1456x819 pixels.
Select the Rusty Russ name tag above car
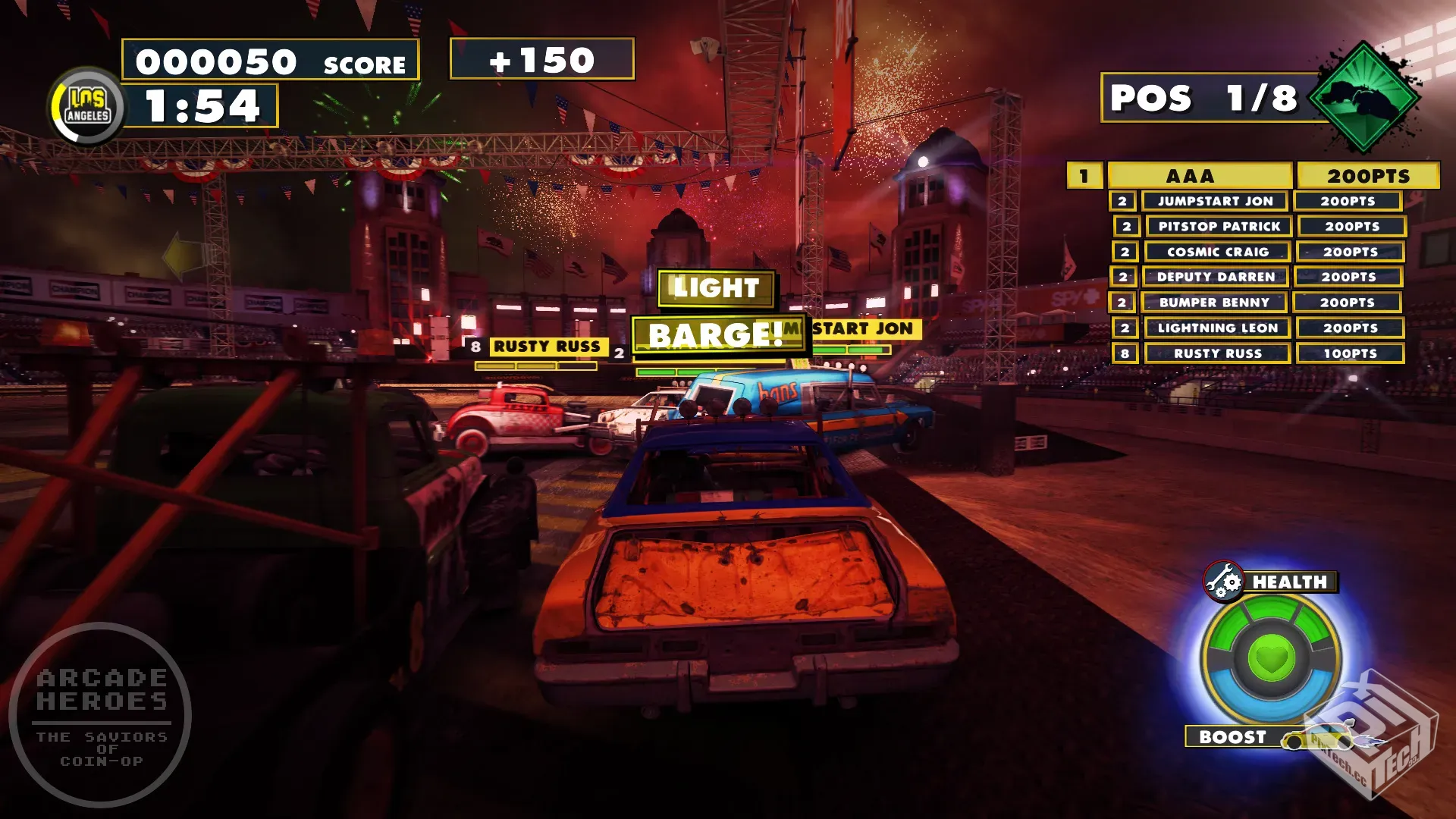click(x=547, y=347)
